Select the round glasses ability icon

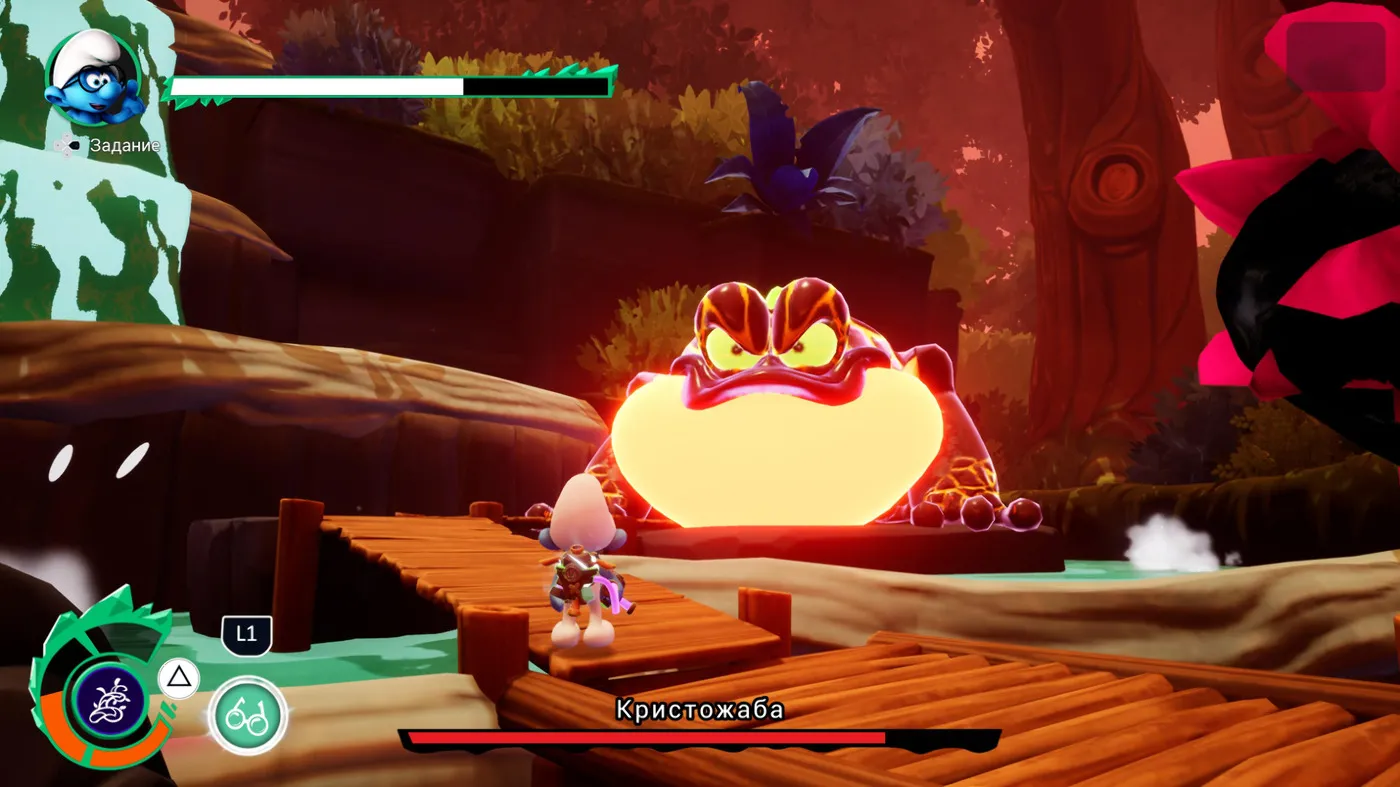pos(247,716)
